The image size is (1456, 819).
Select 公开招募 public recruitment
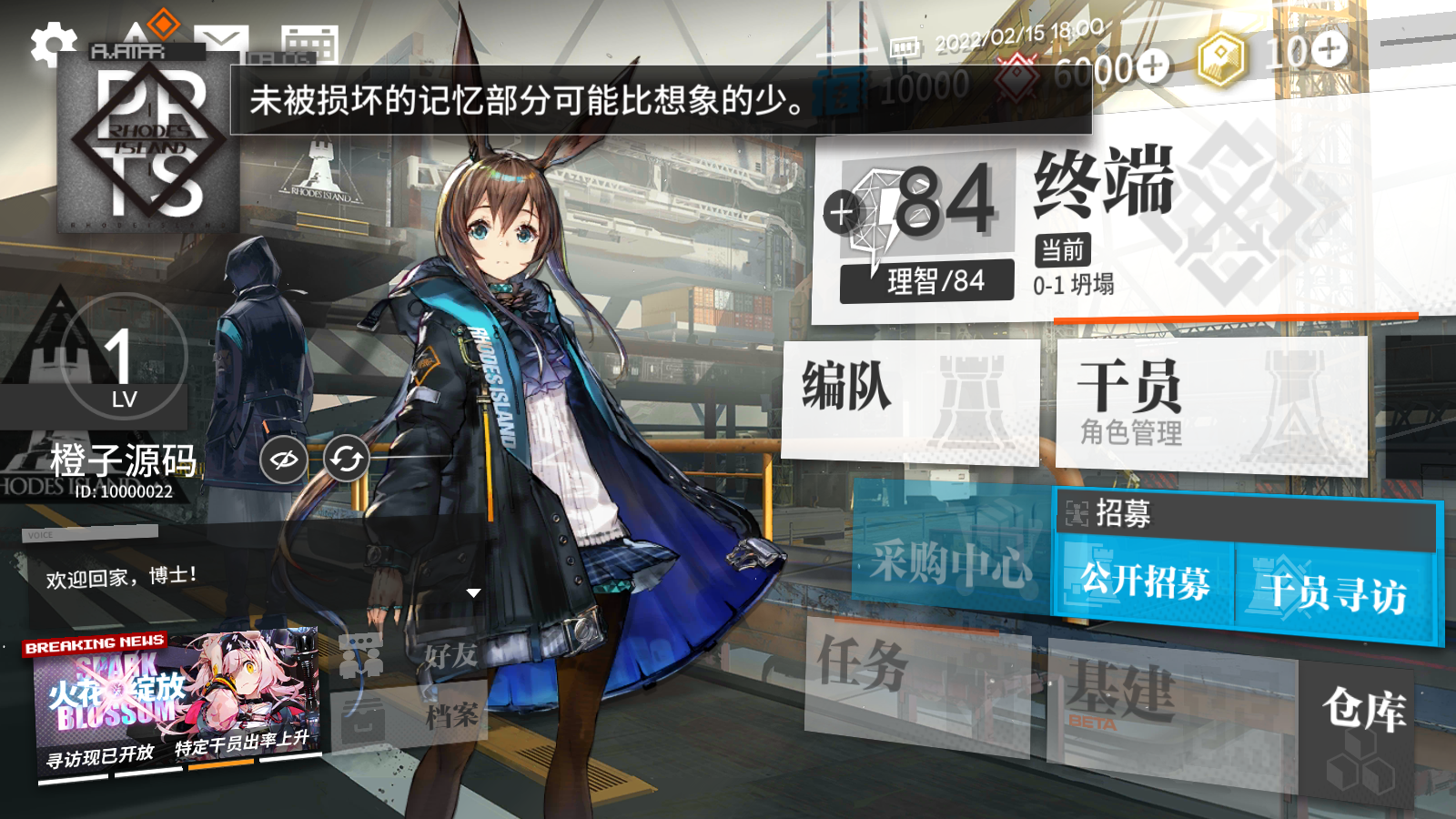(x=1145, y=583)
